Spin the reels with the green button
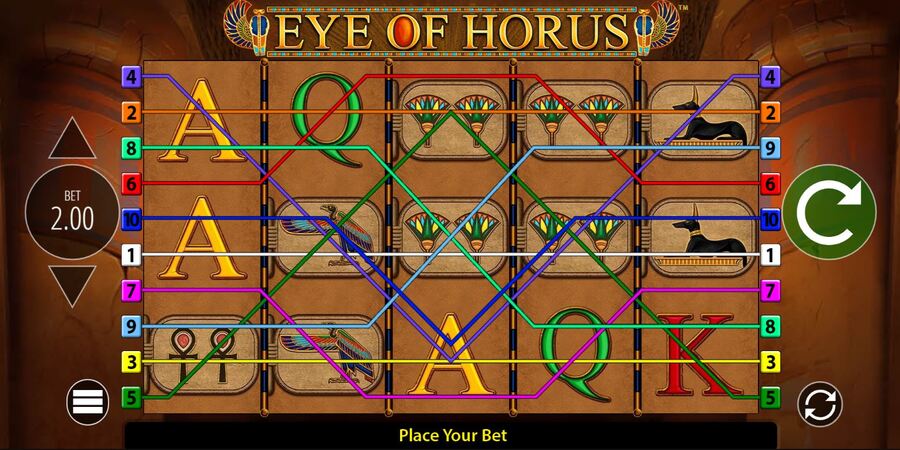Screen dimensions: 900x450 pos(829,212)
